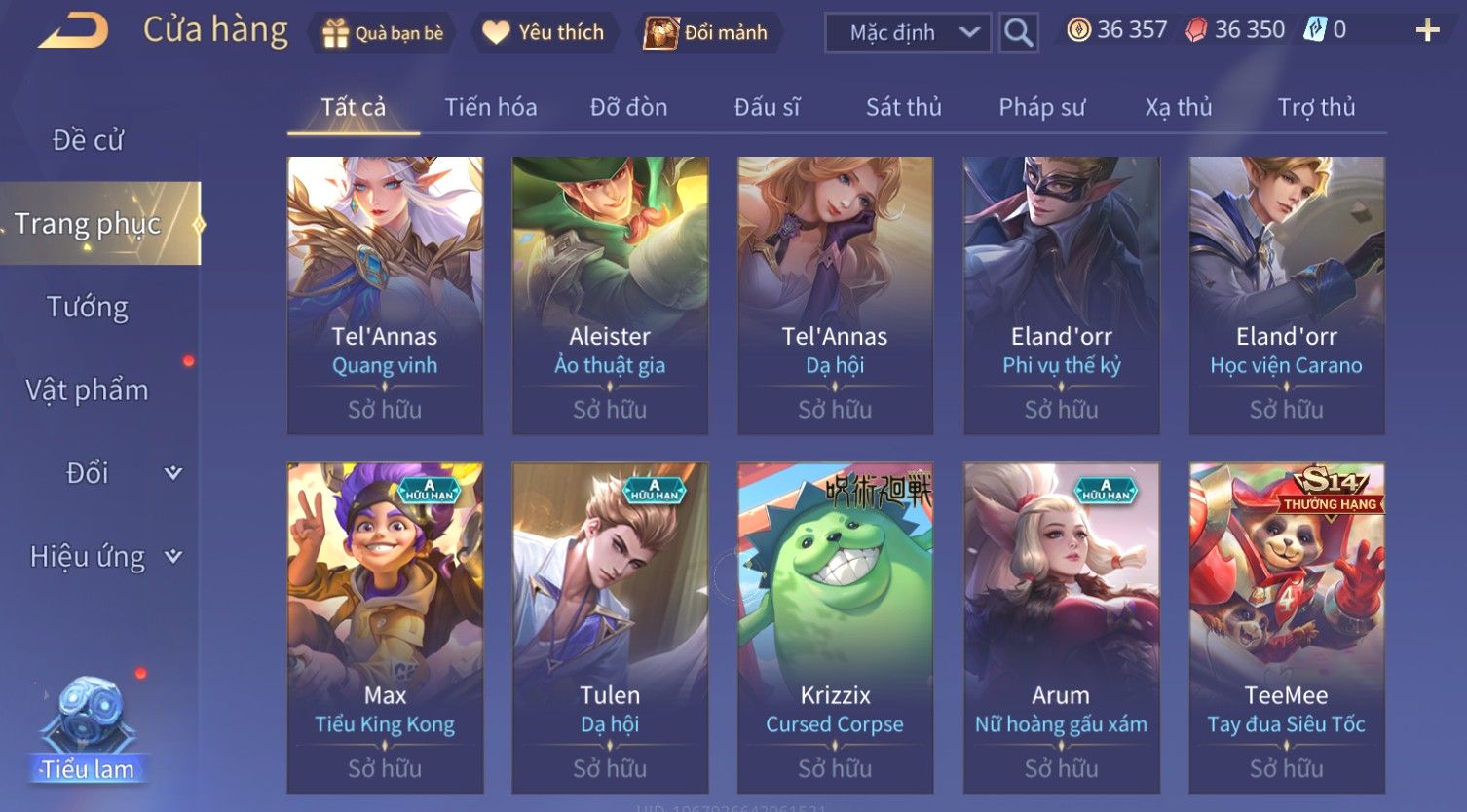Choose the Krizzix Cursed Corpse skin card
This screenshot has height=812, width=1467.
tap(835, 628)
